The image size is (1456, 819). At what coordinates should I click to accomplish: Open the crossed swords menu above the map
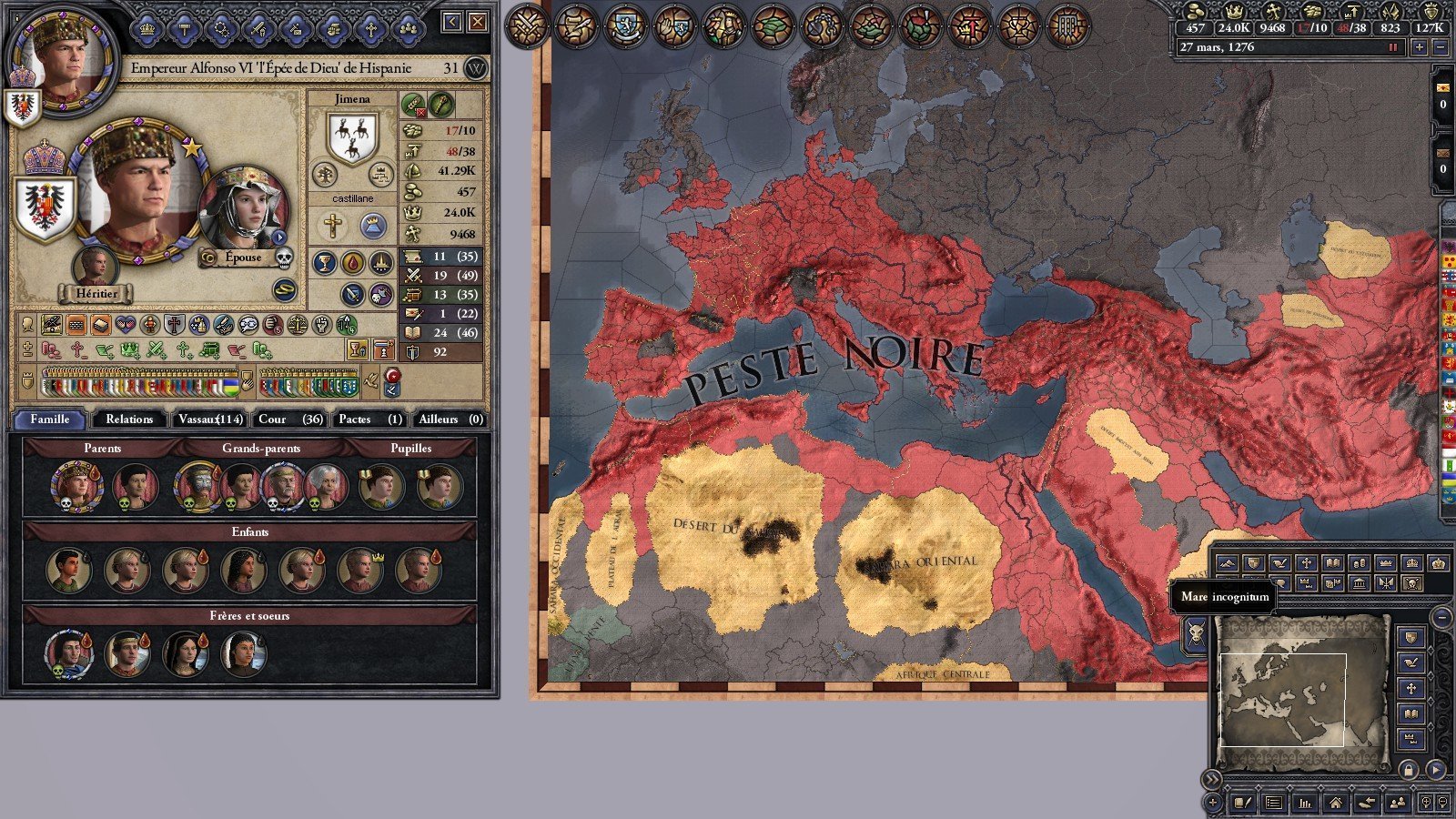(526, 25)
